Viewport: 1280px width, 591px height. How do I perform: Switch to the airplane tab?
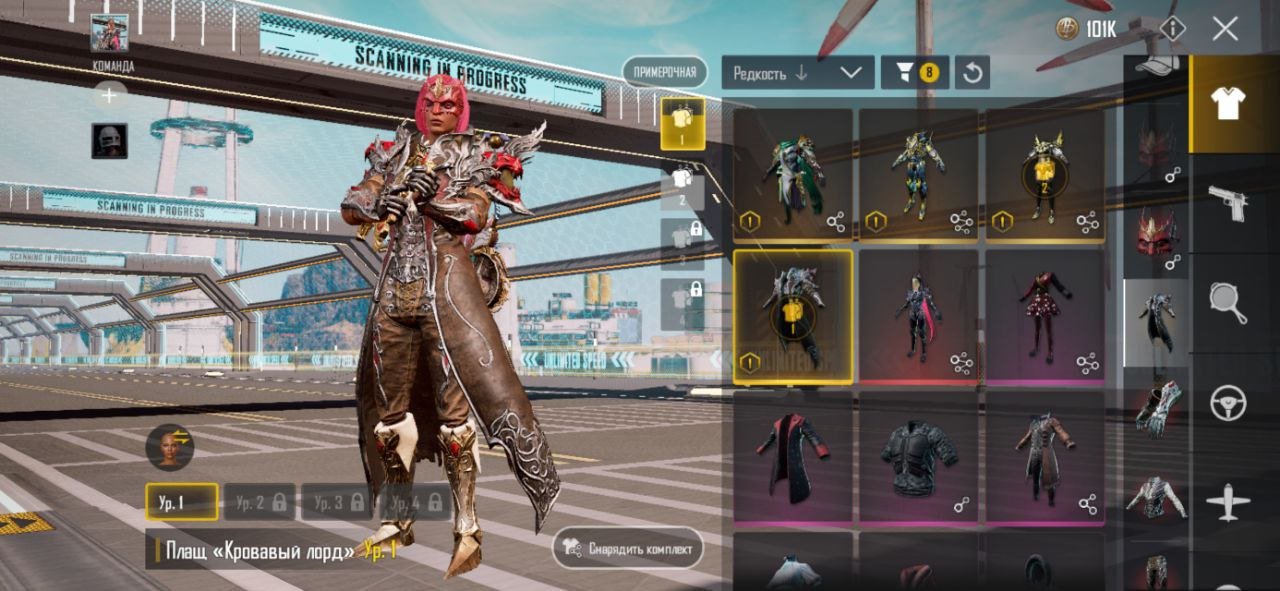(x=1228, y=501)
